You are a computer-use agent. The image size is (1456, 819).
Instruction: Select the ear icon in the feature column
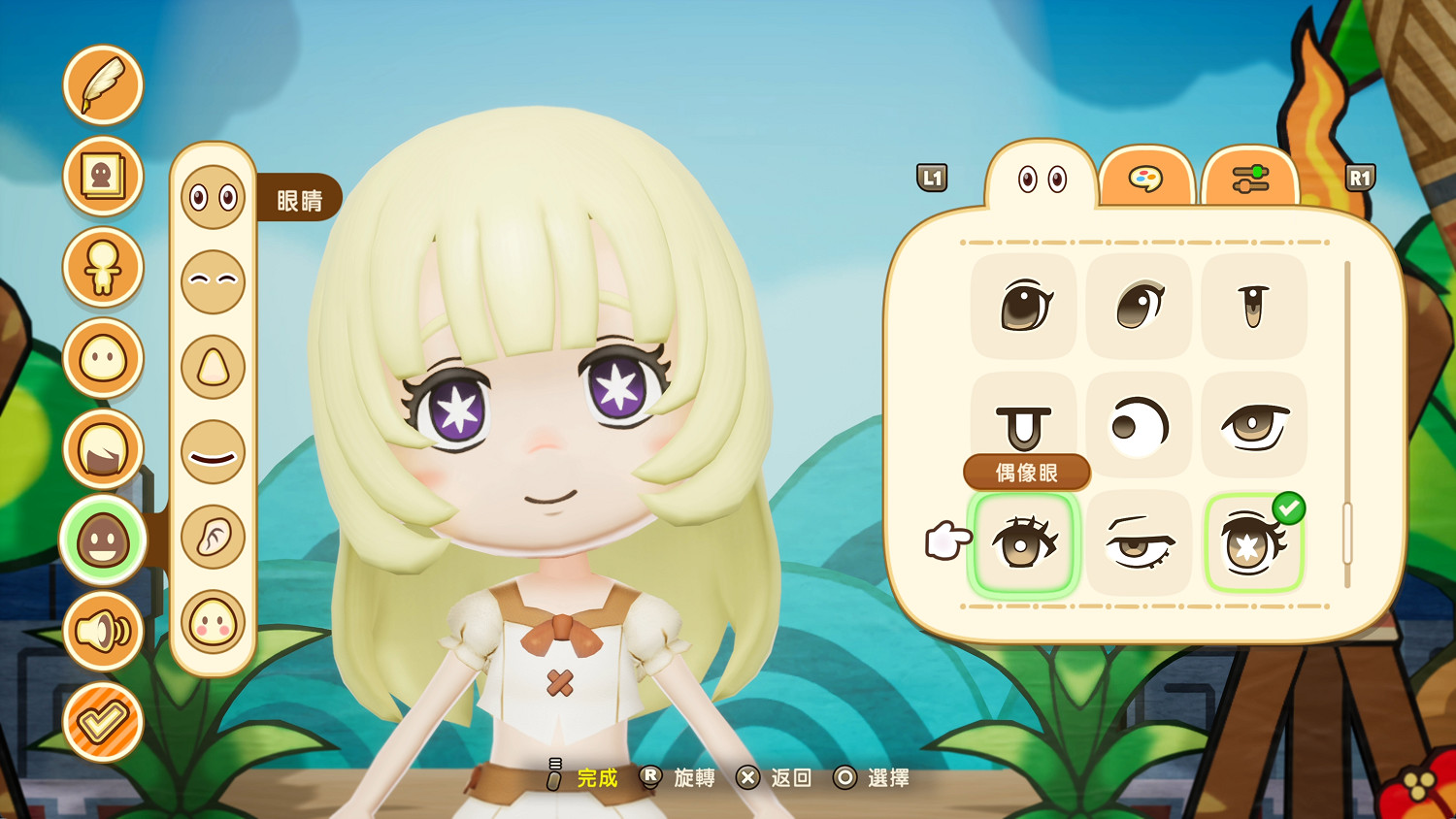pos(214,537)
